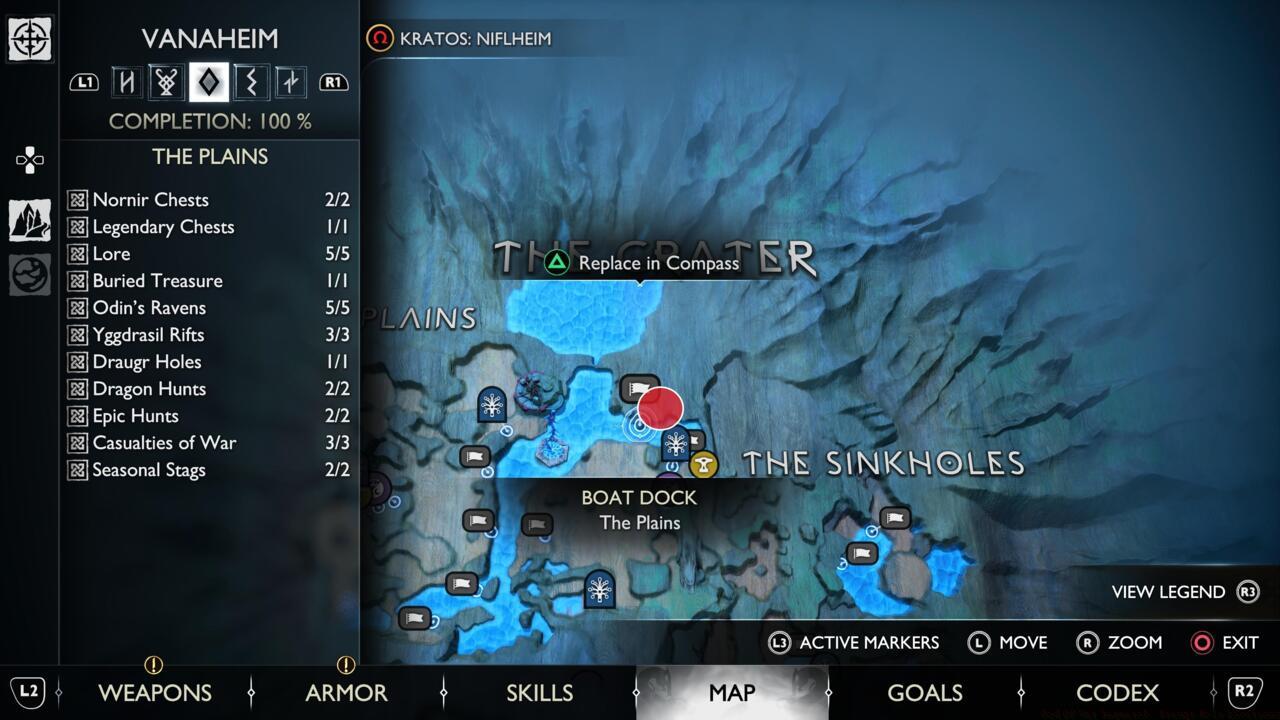The height and width of the screenshot is (720, 1280).
Task: Select the Map tab
Action: [x=731, y=692]
